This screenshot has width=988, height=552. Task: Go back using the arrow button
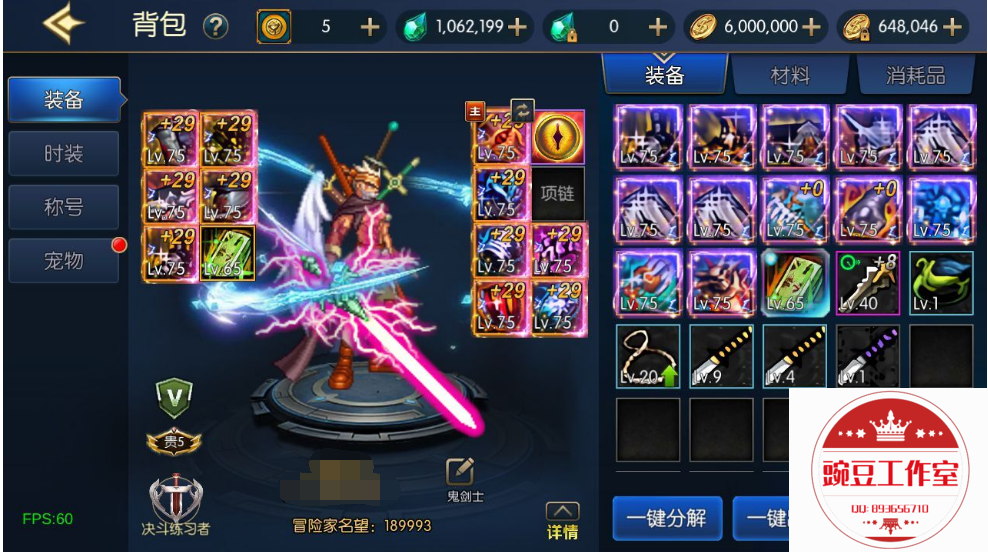tap(63, 24)
